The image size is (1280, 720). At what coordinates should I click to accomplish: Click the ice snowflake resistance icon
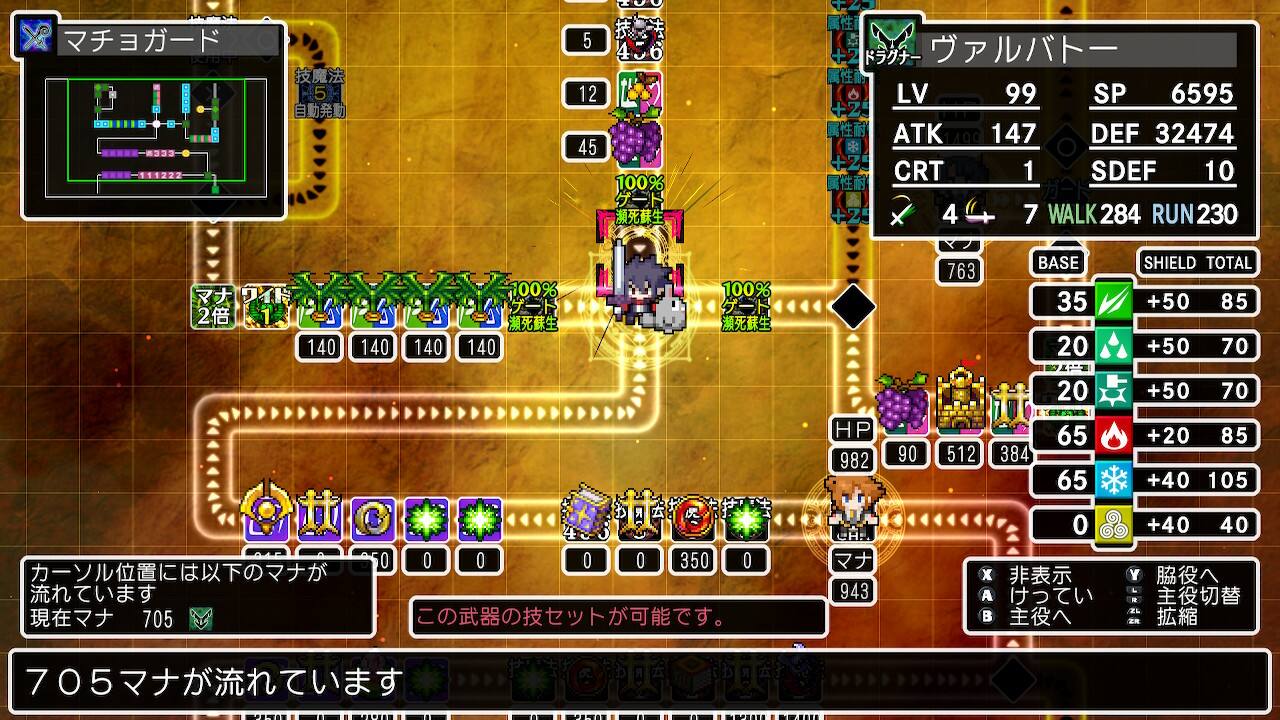coord(1113,480)
